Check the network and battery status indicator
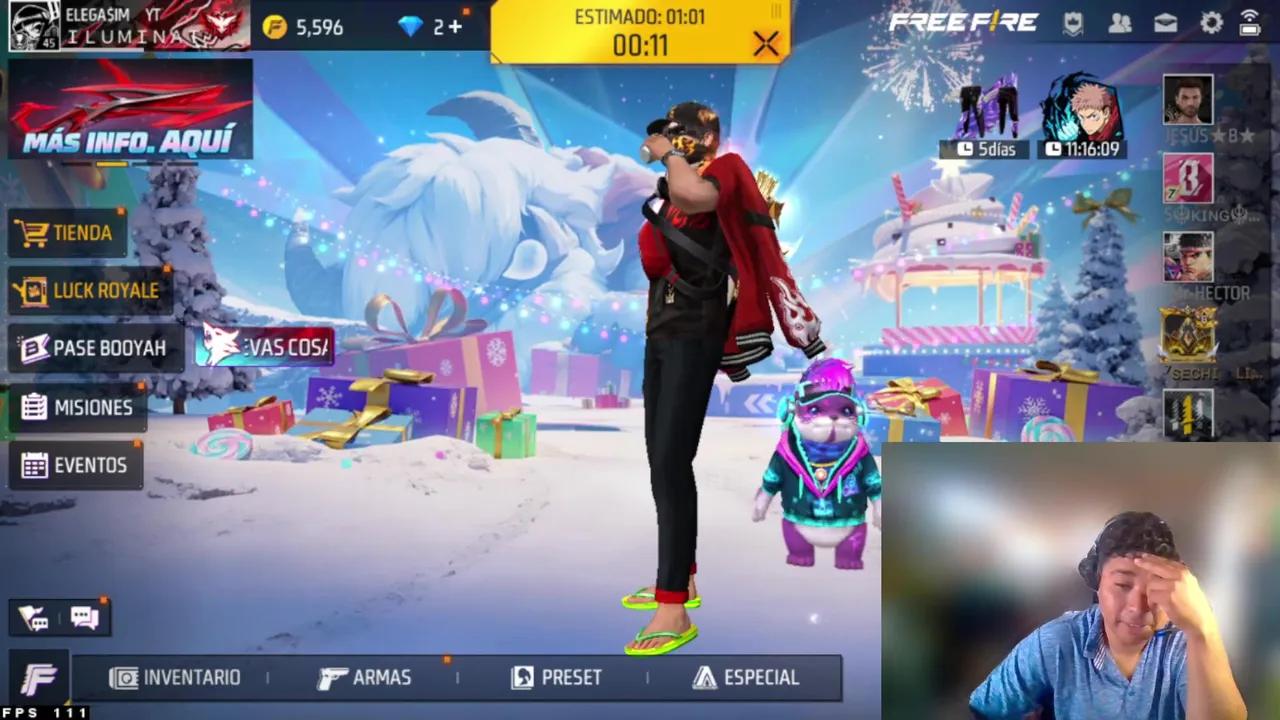 tap(1250, 24)
